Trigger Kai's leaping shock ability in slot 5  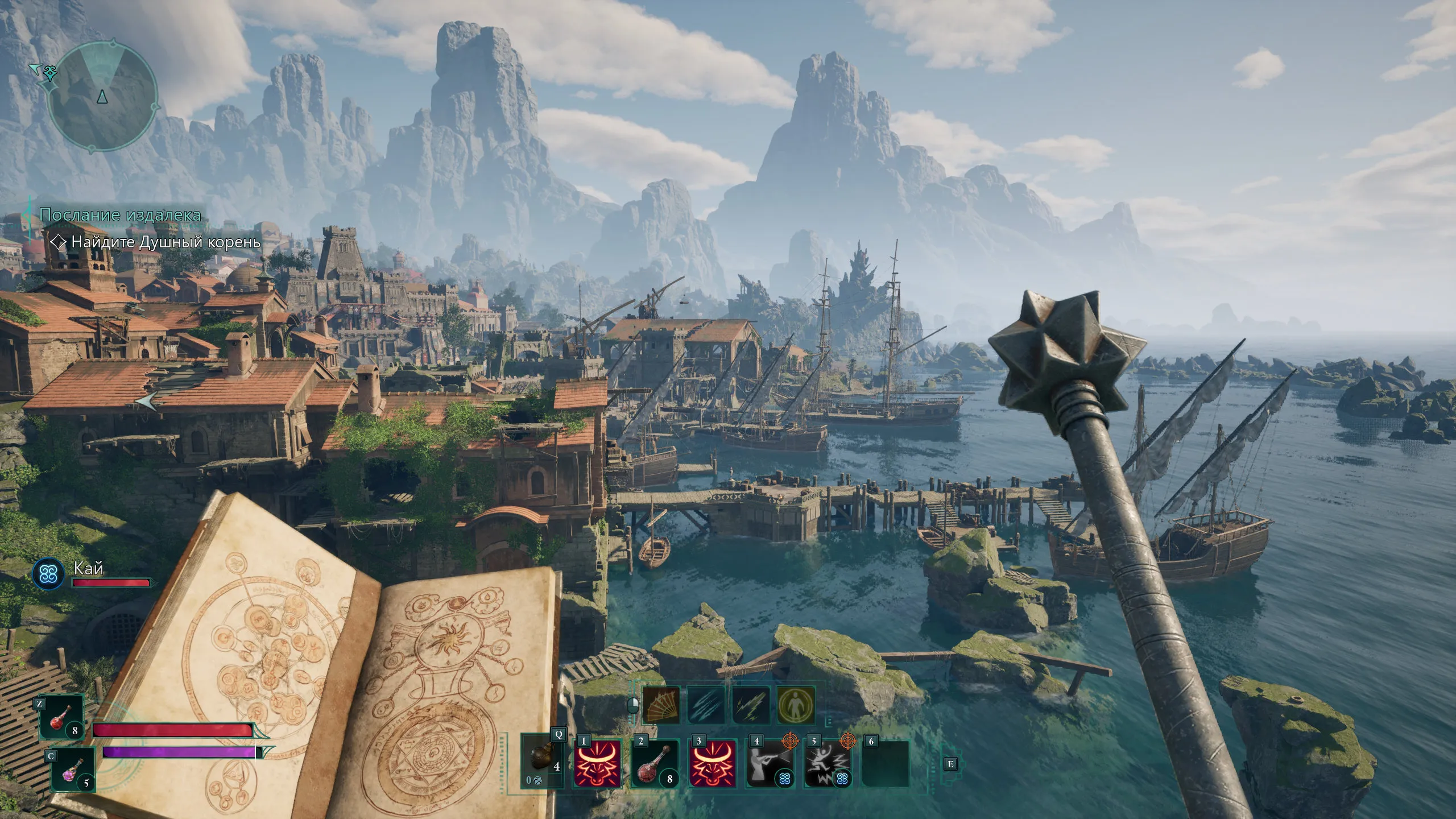[826, 763]
